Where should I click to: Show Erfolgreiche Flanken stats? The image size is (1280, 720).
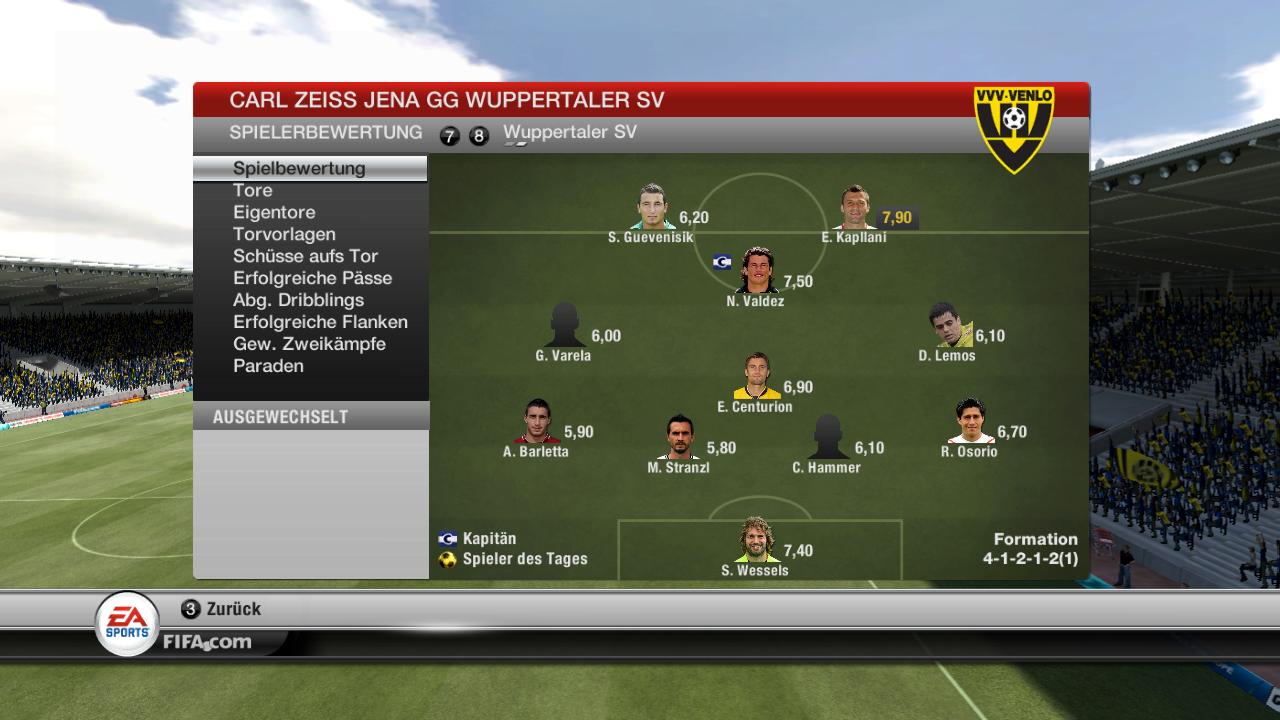tap(320, 322)
